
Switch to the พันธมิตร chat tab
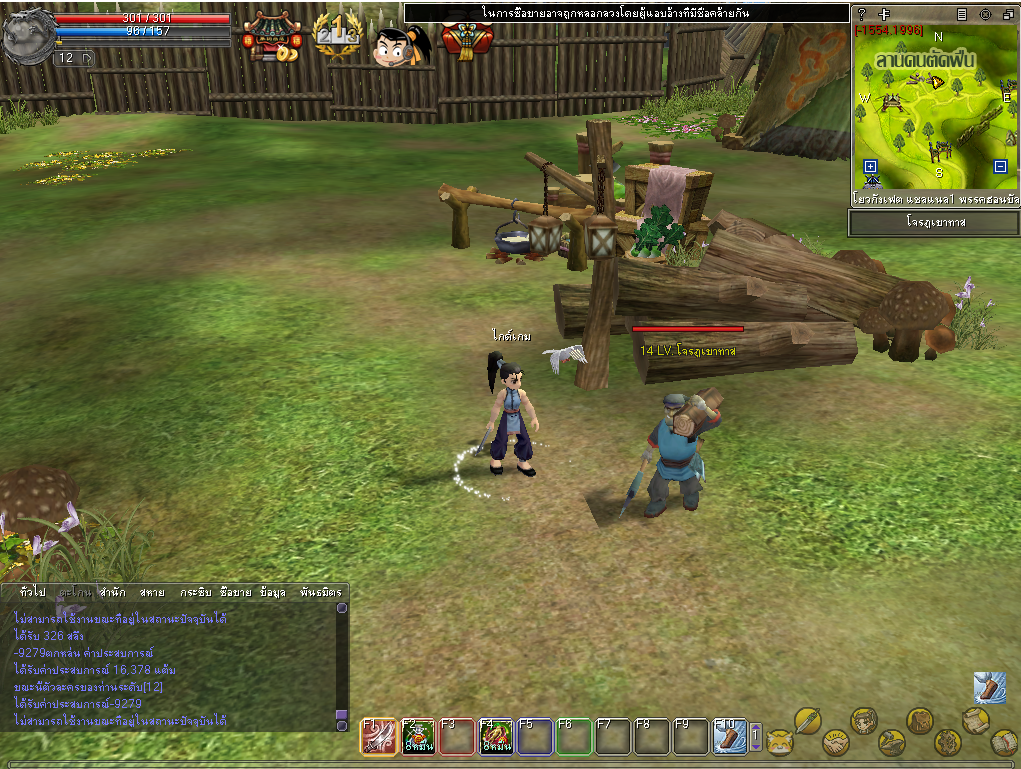click(x=320, y=592)
